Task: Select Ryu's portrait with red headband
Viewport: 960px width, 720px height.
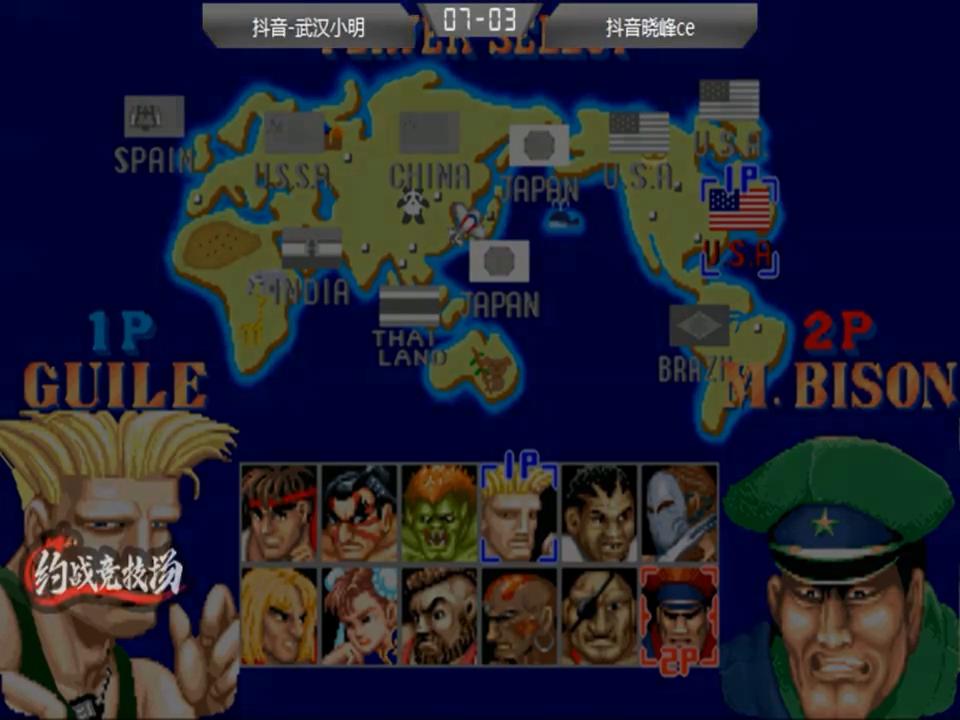Action: [x=279, y=513]
